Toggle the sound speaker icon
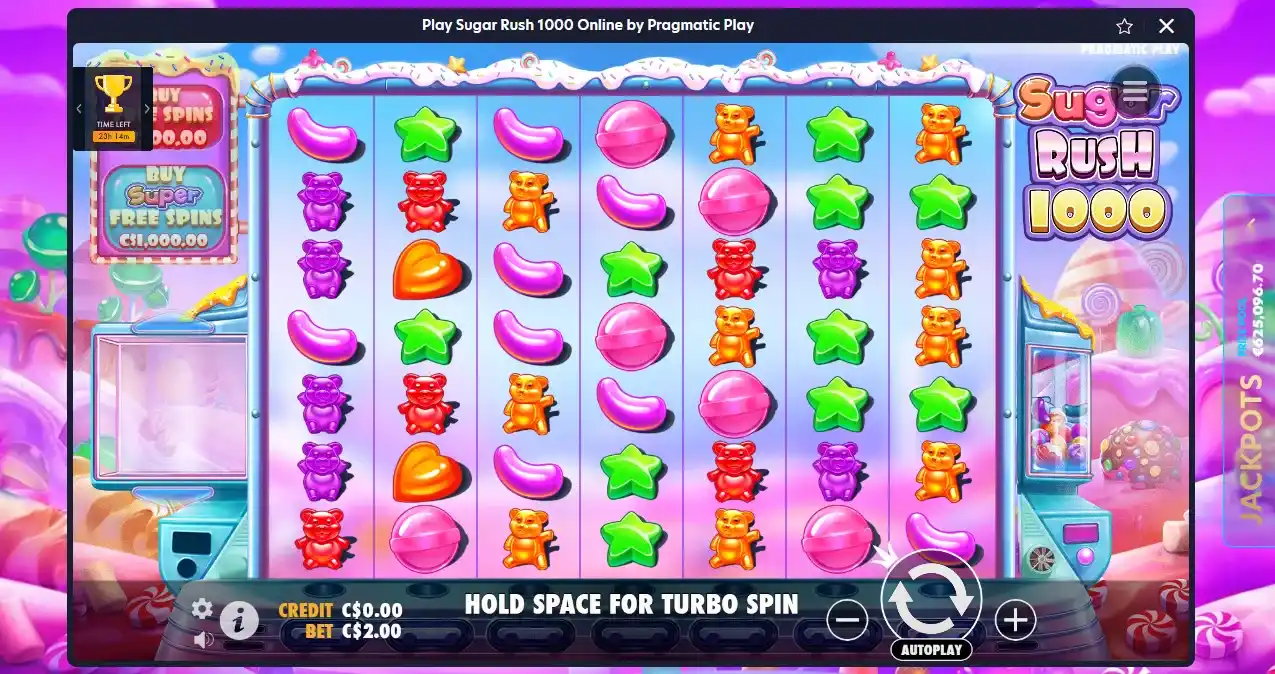This screenshot has width=1275, height=674. 203,639
